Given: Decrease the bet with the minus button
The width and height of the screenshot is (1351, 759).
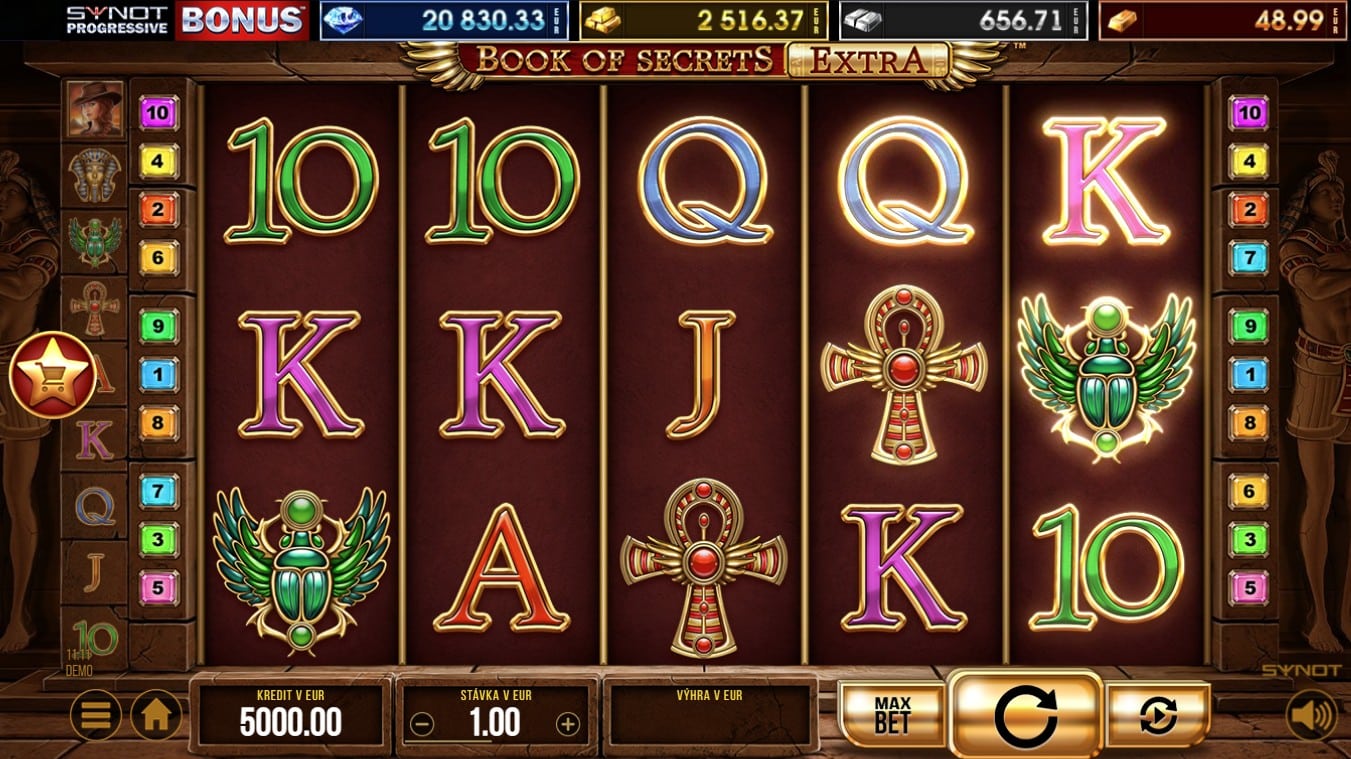Looking at the screenshot, I should coord(422,724).
